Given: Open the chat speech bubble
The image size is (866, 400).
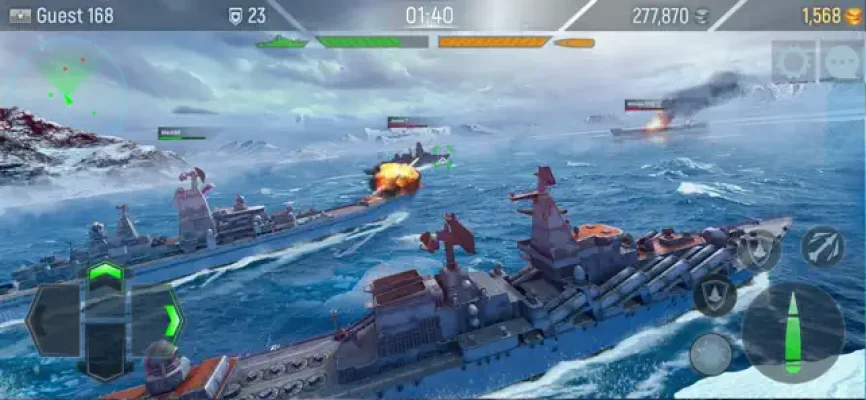Looking at the screenshot, I should click(841, 63).
